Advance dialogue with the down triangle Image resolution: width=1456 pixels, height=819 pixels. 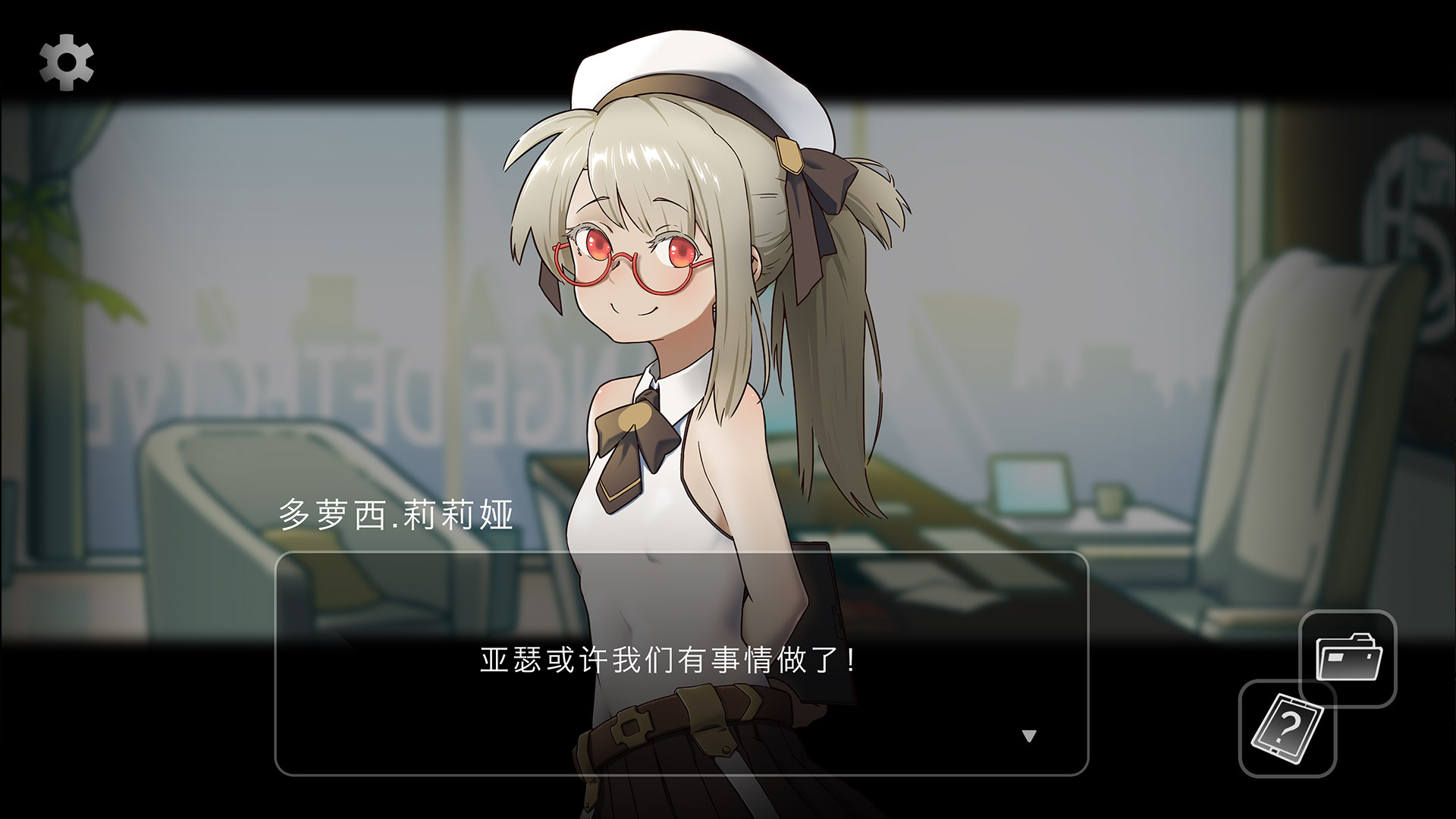coord(1029,734)
